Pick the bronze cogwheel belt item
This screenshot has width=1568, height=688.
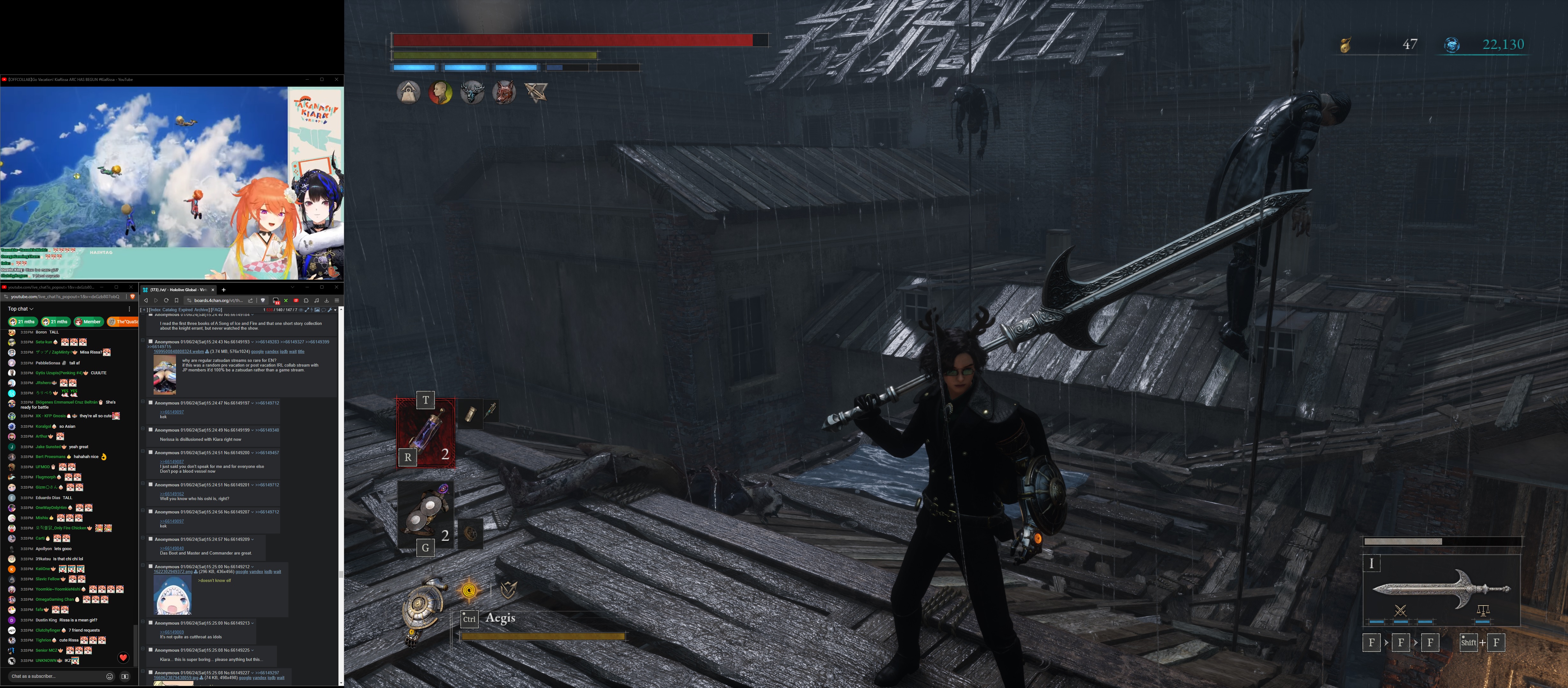(470, 534)
